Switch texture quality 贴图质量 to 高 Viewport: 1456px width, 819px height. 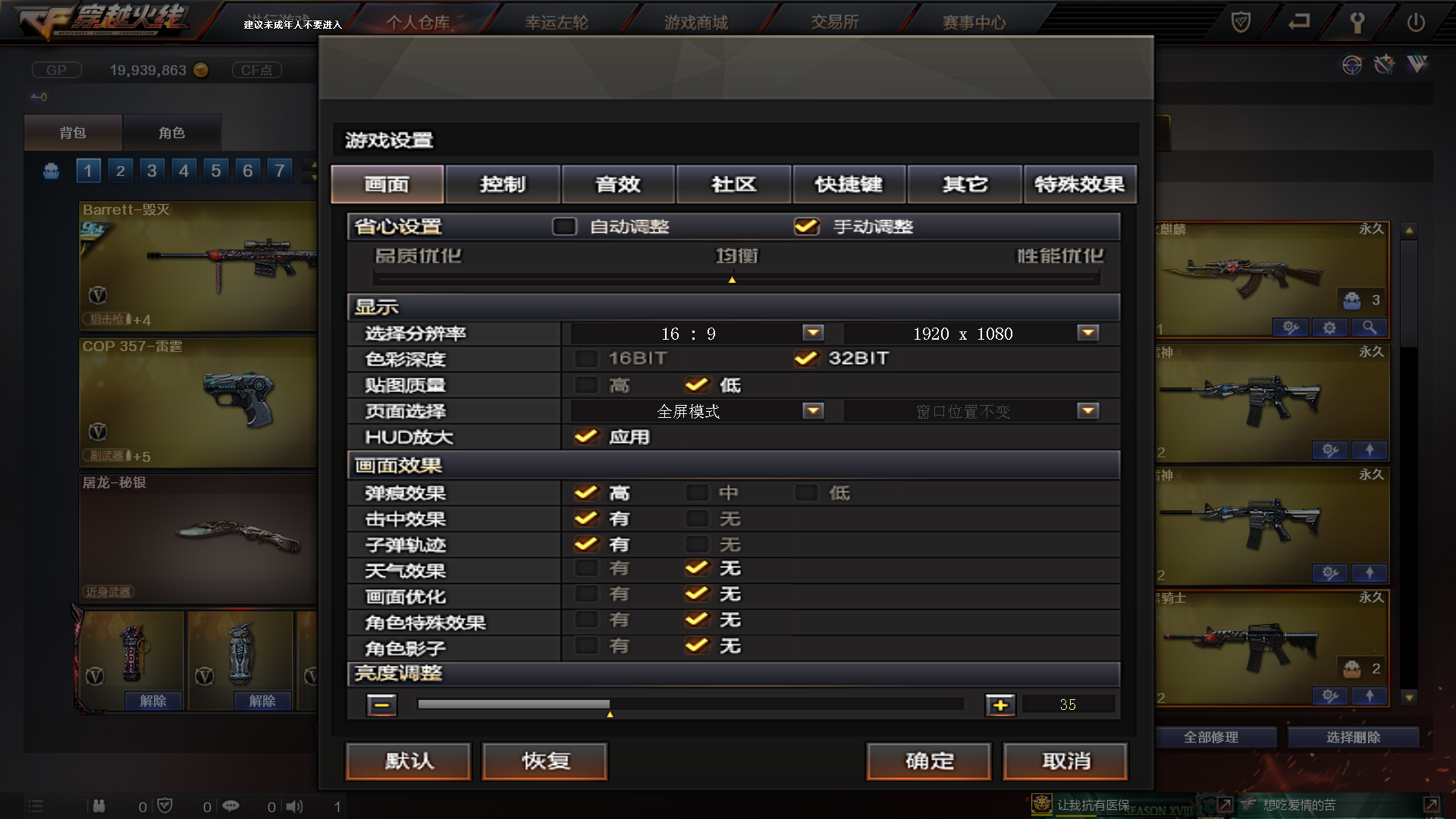[x=585, y=385]
